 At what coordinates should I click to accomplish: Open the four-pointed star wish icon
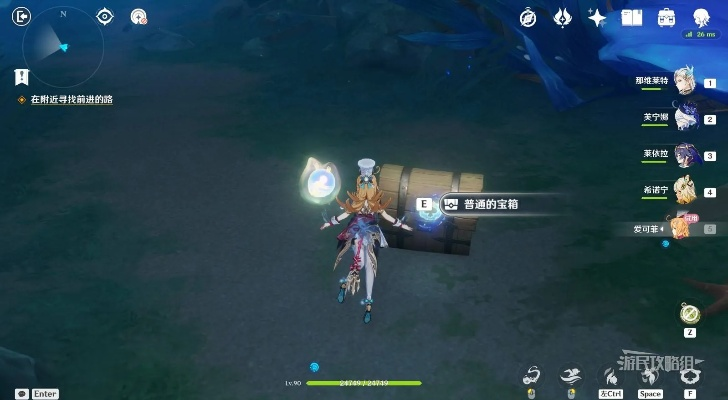click(597, 18)
